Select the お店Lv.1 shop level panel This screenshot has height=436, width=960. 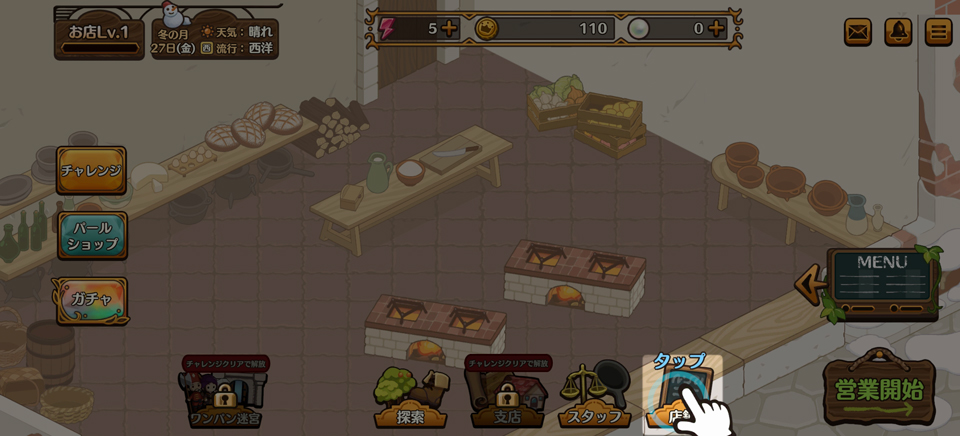point(99,36)
